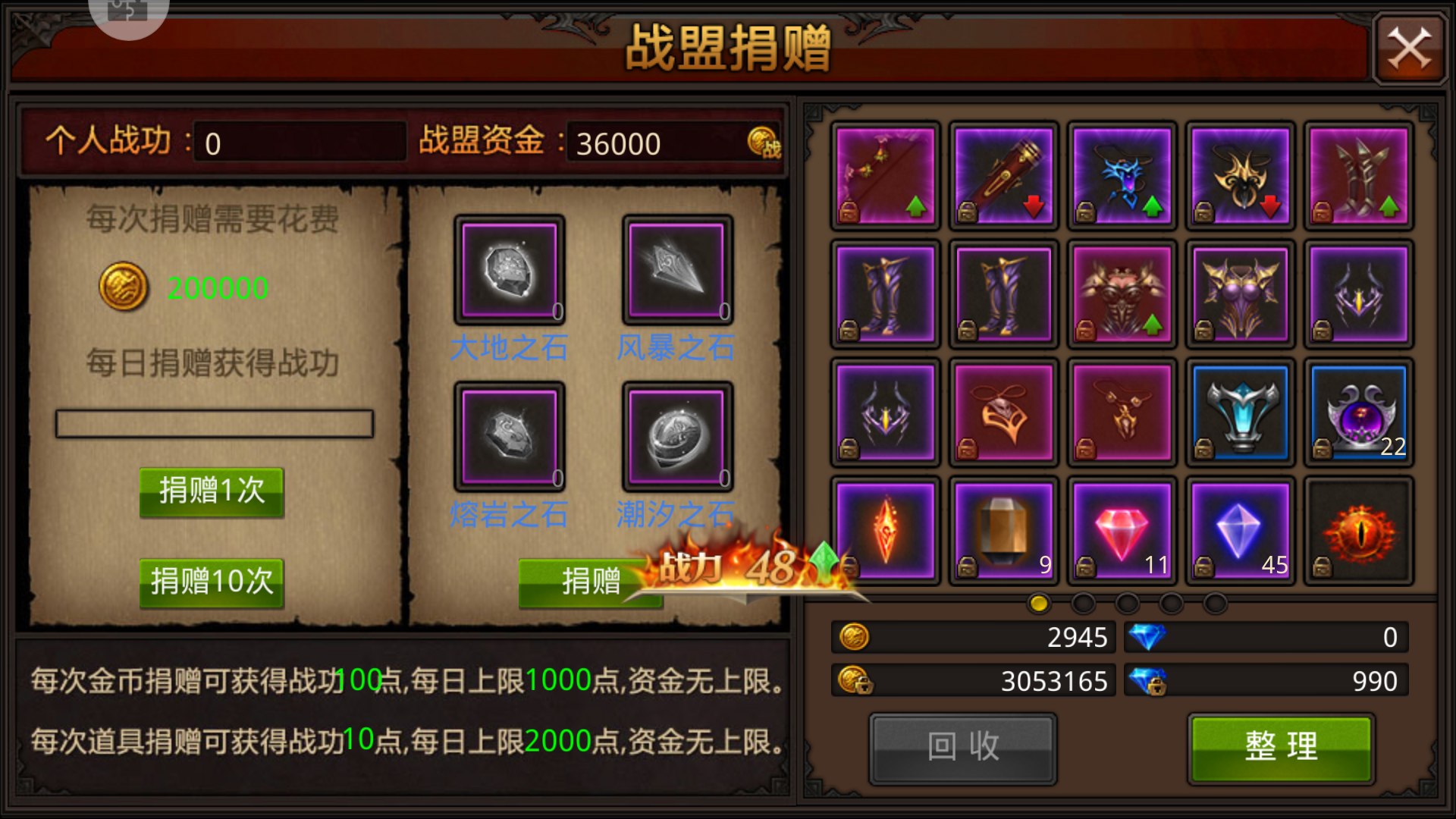Screen dimensions: 1456x819
Task: Click the gold coin icon beside 200000 cost
Action: pyautogui.click(x=124, y=288)
